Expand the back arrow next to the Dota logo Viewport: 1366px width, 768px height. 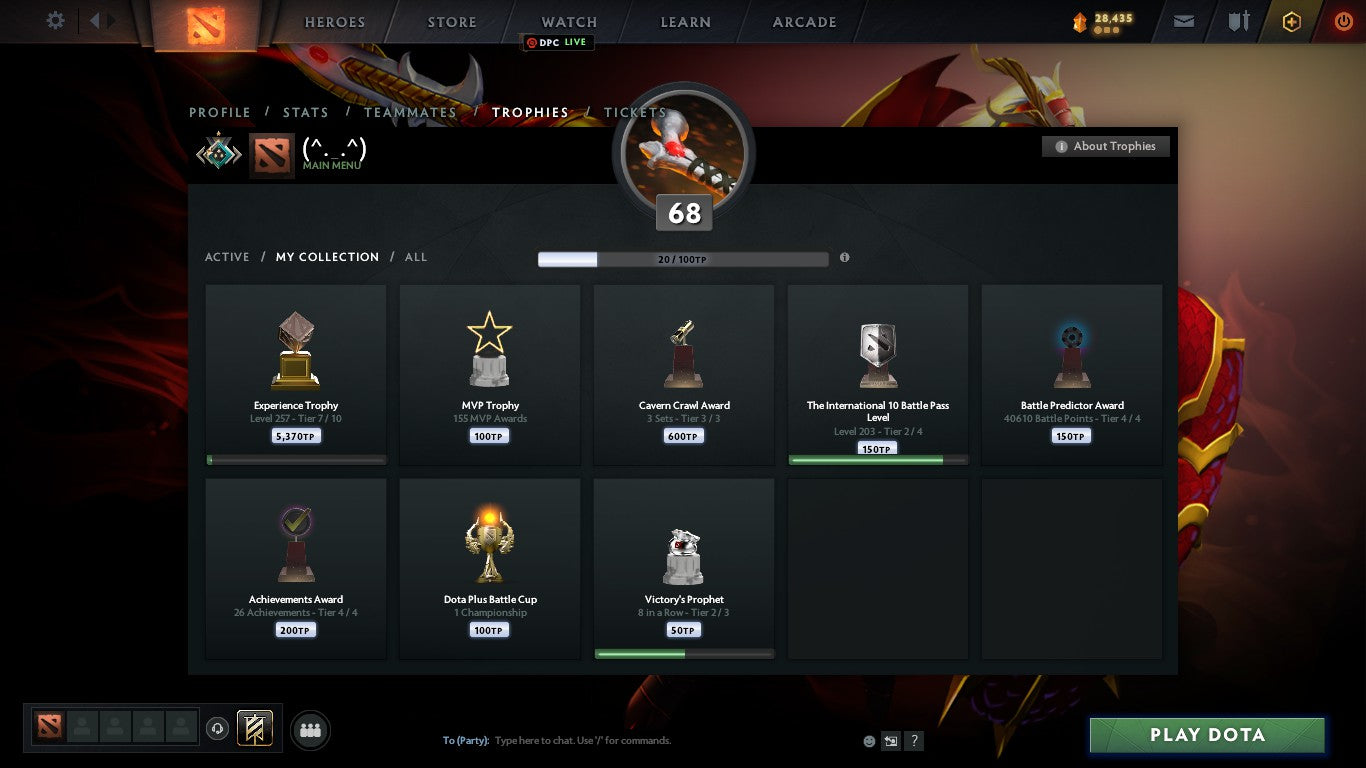[95, 20]
